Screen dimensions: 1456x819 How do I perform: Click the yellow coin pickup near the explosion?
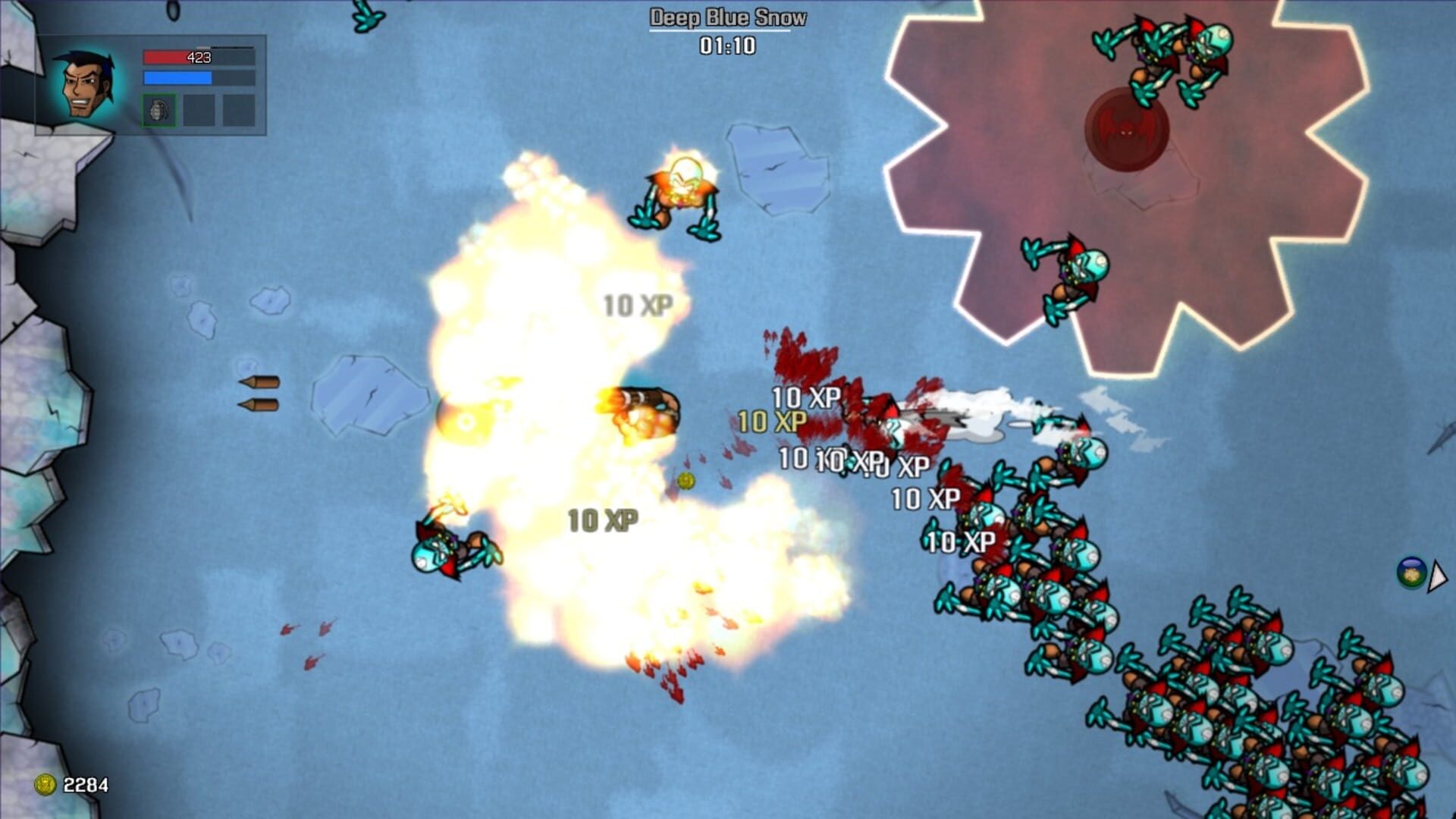[x=685, y=479]
